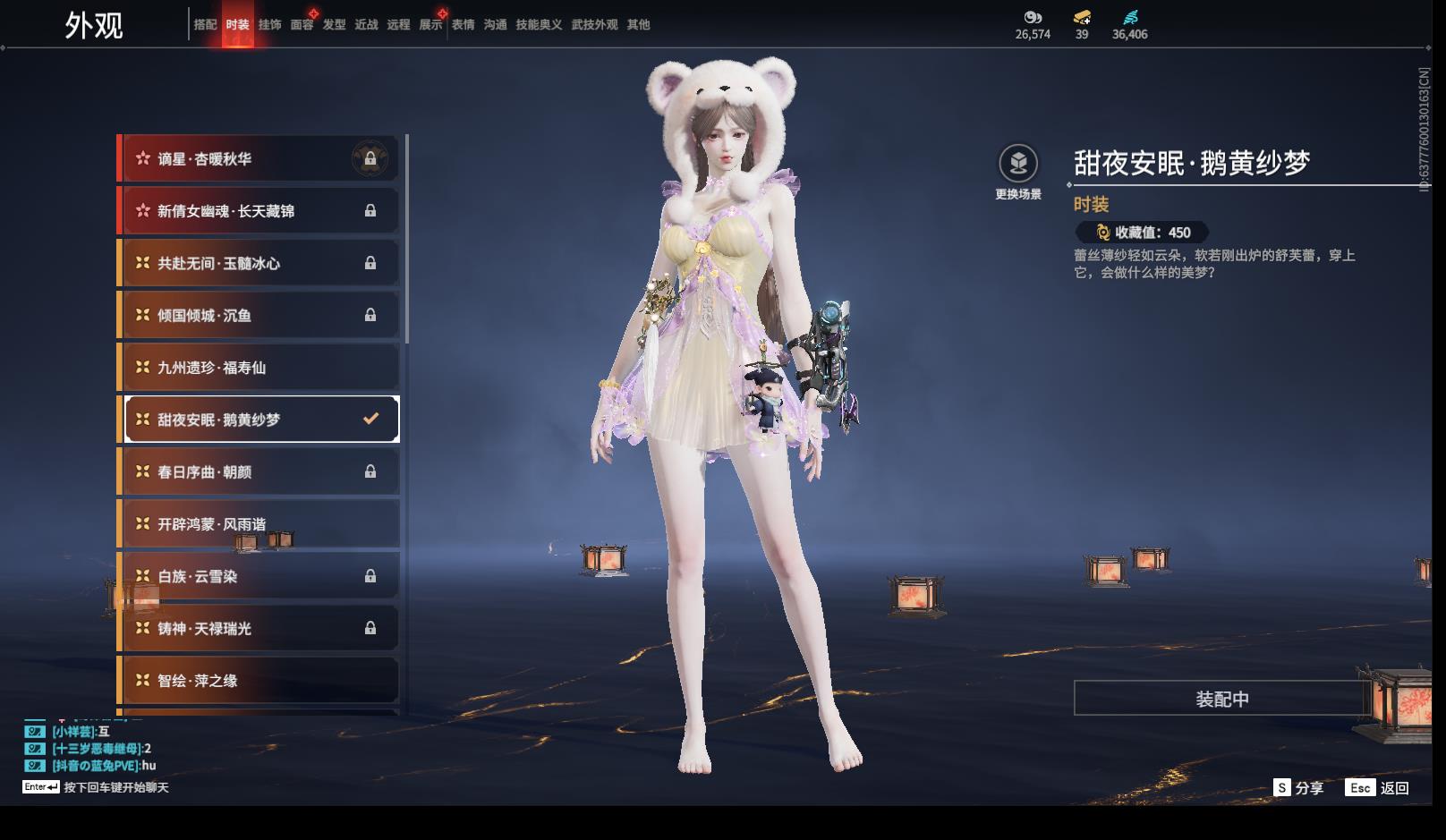Screen dimensions: 1446x840
Task: Open the 近战 appearance tab
Action: (x=366, y=25)
